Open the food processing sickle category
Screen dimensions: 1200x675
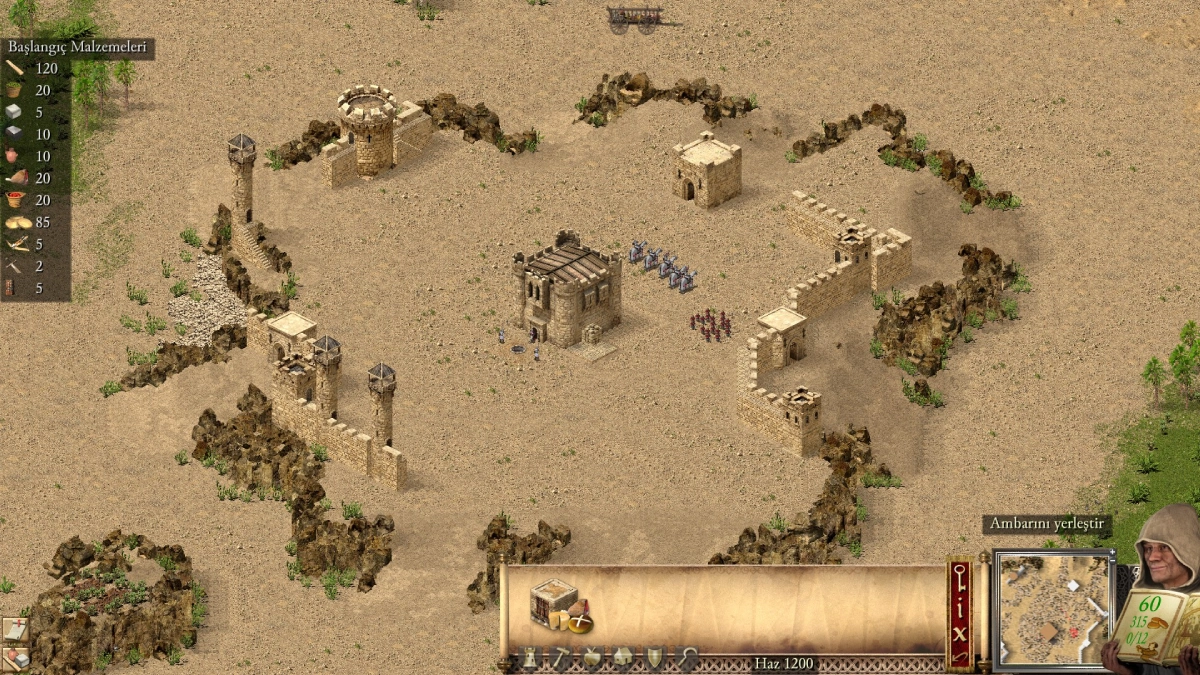[x=687, y=658]
